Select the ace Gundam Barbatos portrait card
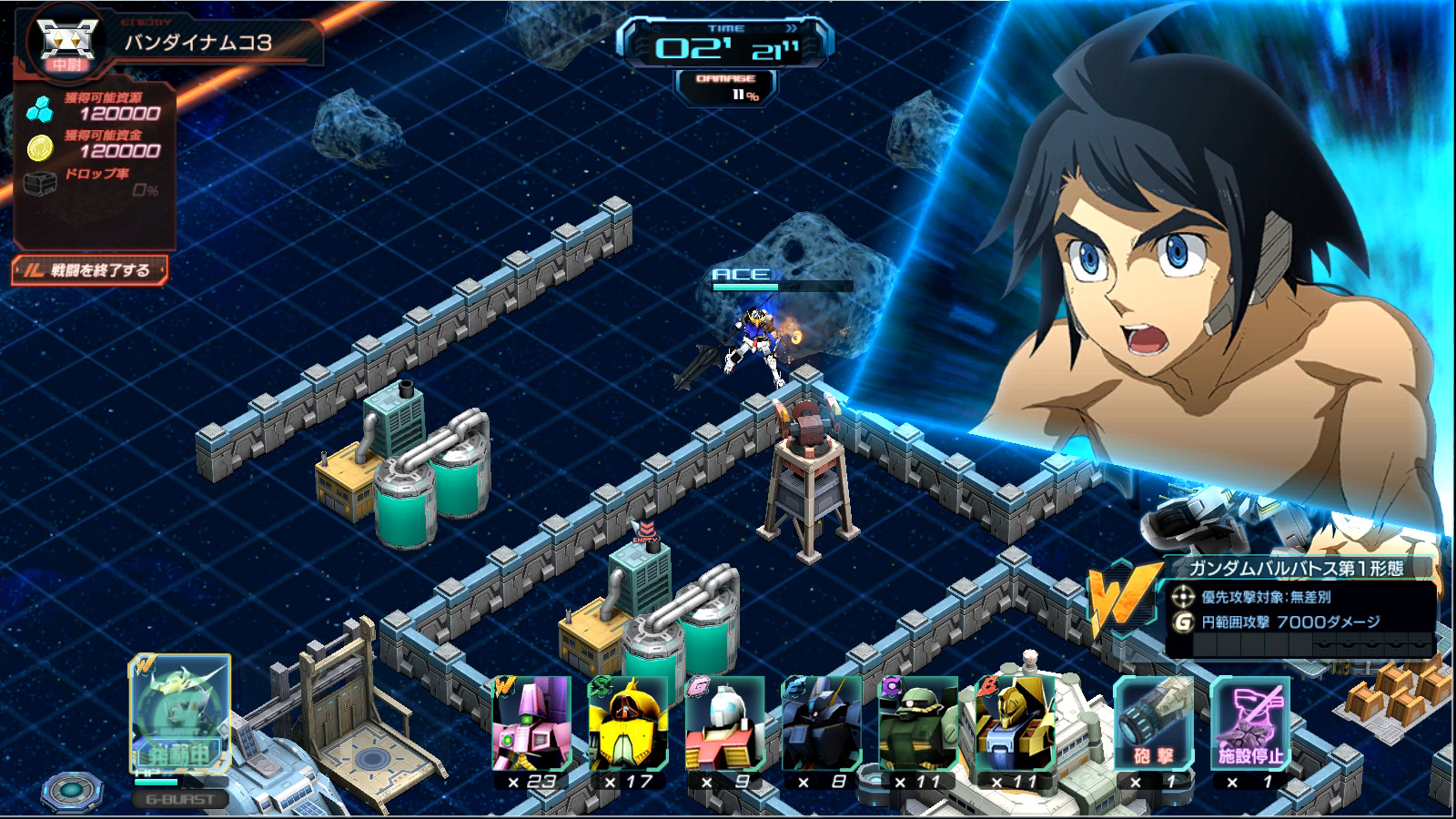This screenshot has height=819, width=1456. click(x=179, y=713)
